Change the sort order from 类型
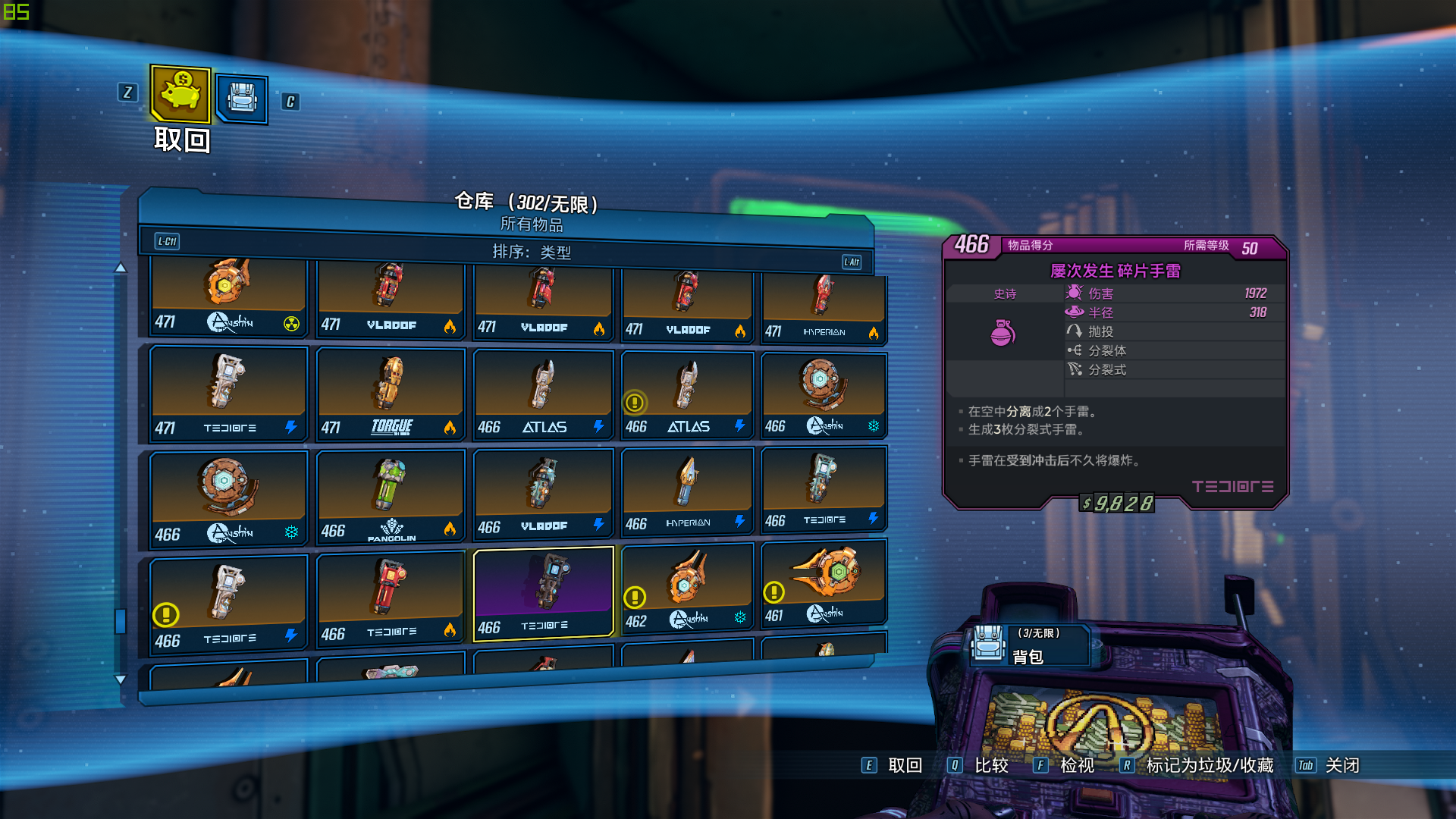 (531, 252)
